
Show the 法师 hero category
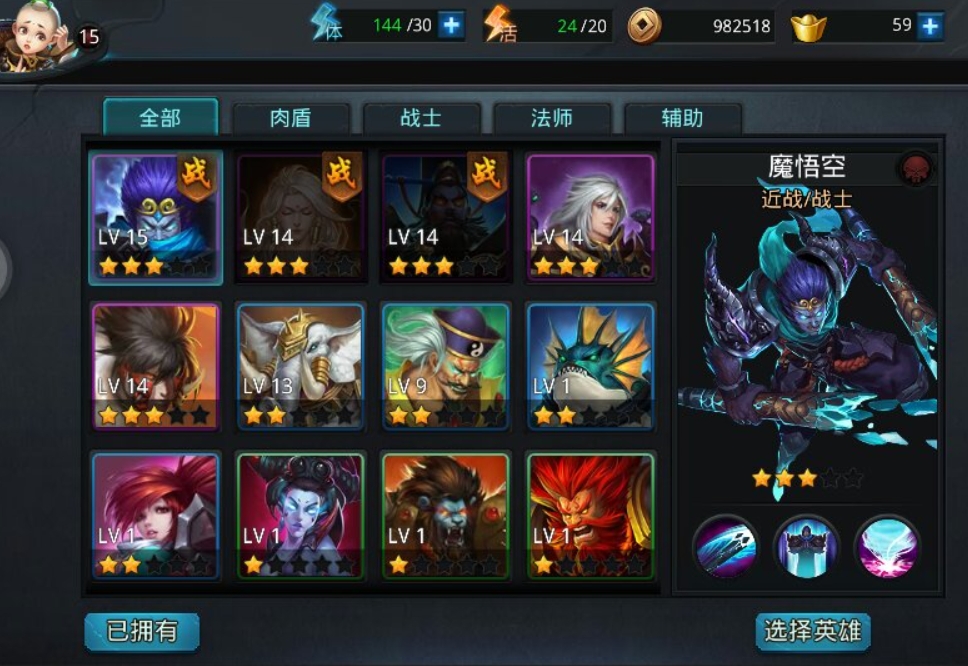pos(552,119)
